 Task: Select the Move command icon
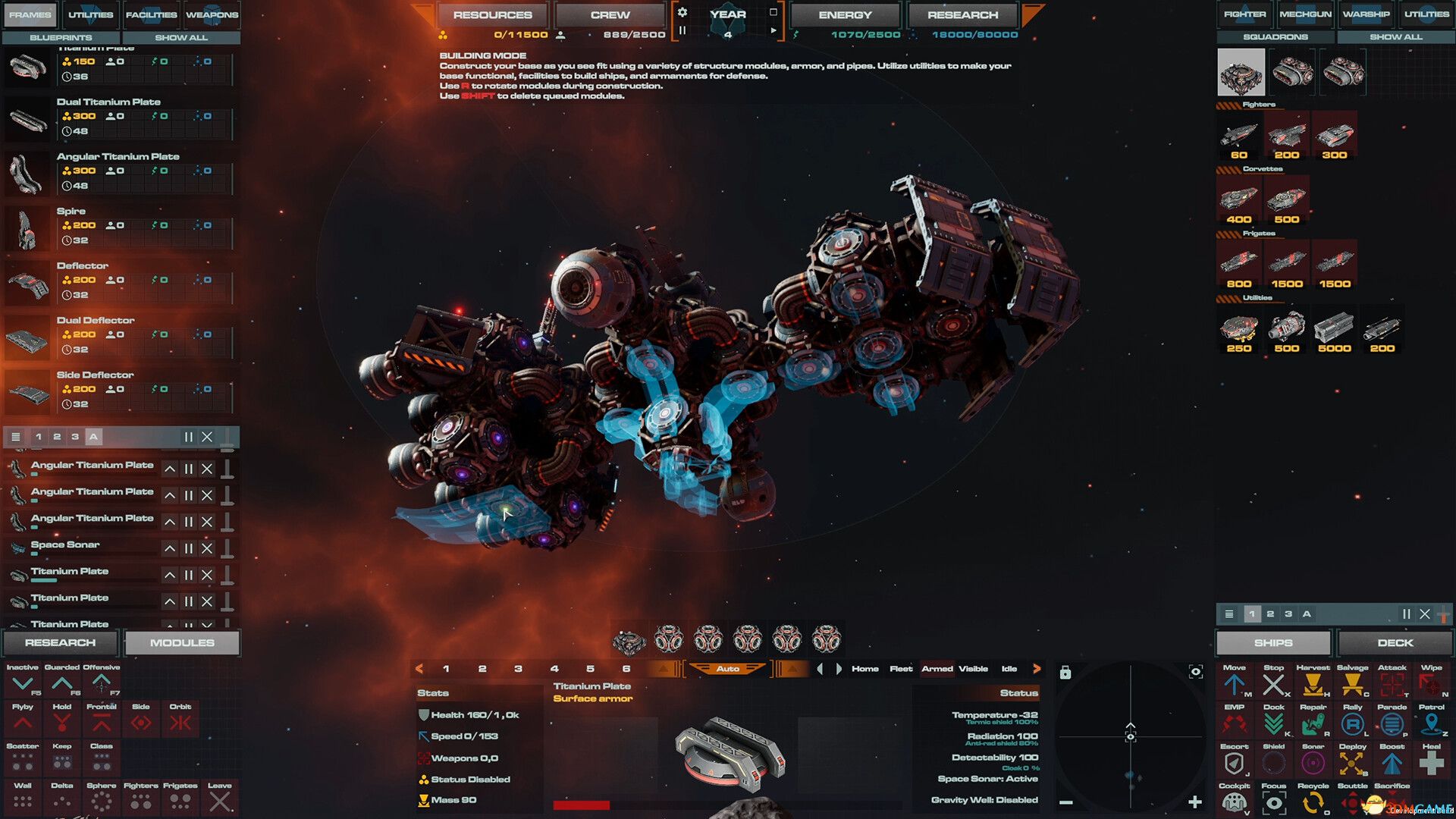coord(1235,682)
